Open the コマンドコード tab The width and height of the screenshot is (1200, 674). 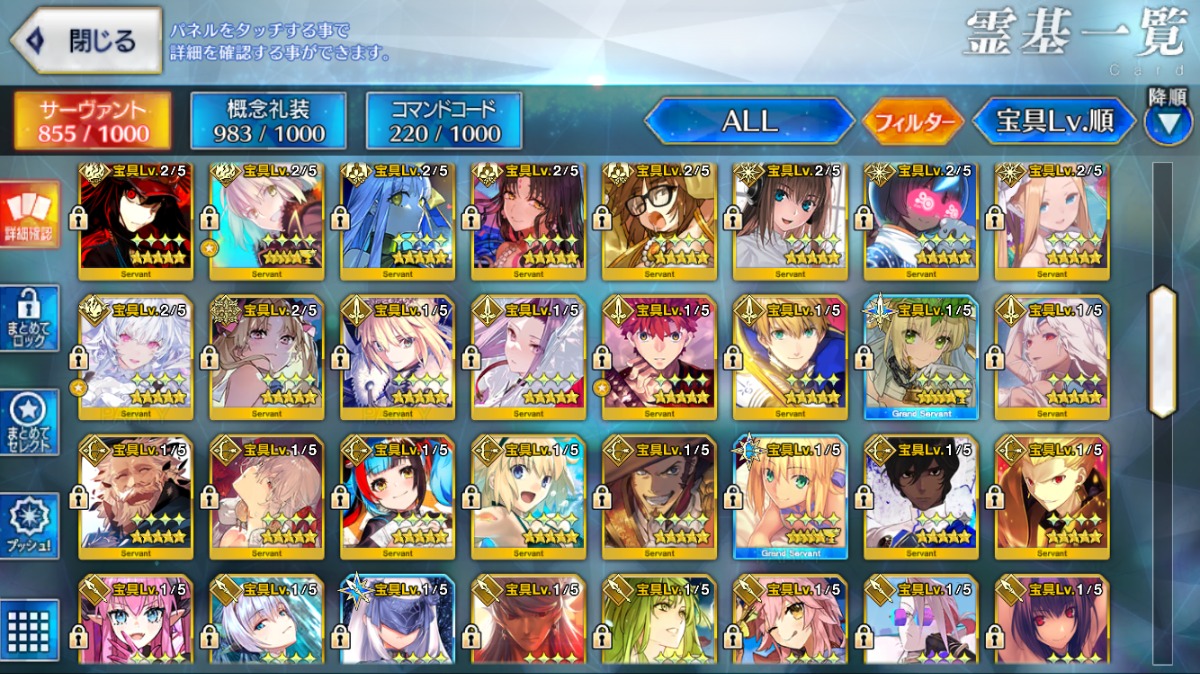point(444,121)
